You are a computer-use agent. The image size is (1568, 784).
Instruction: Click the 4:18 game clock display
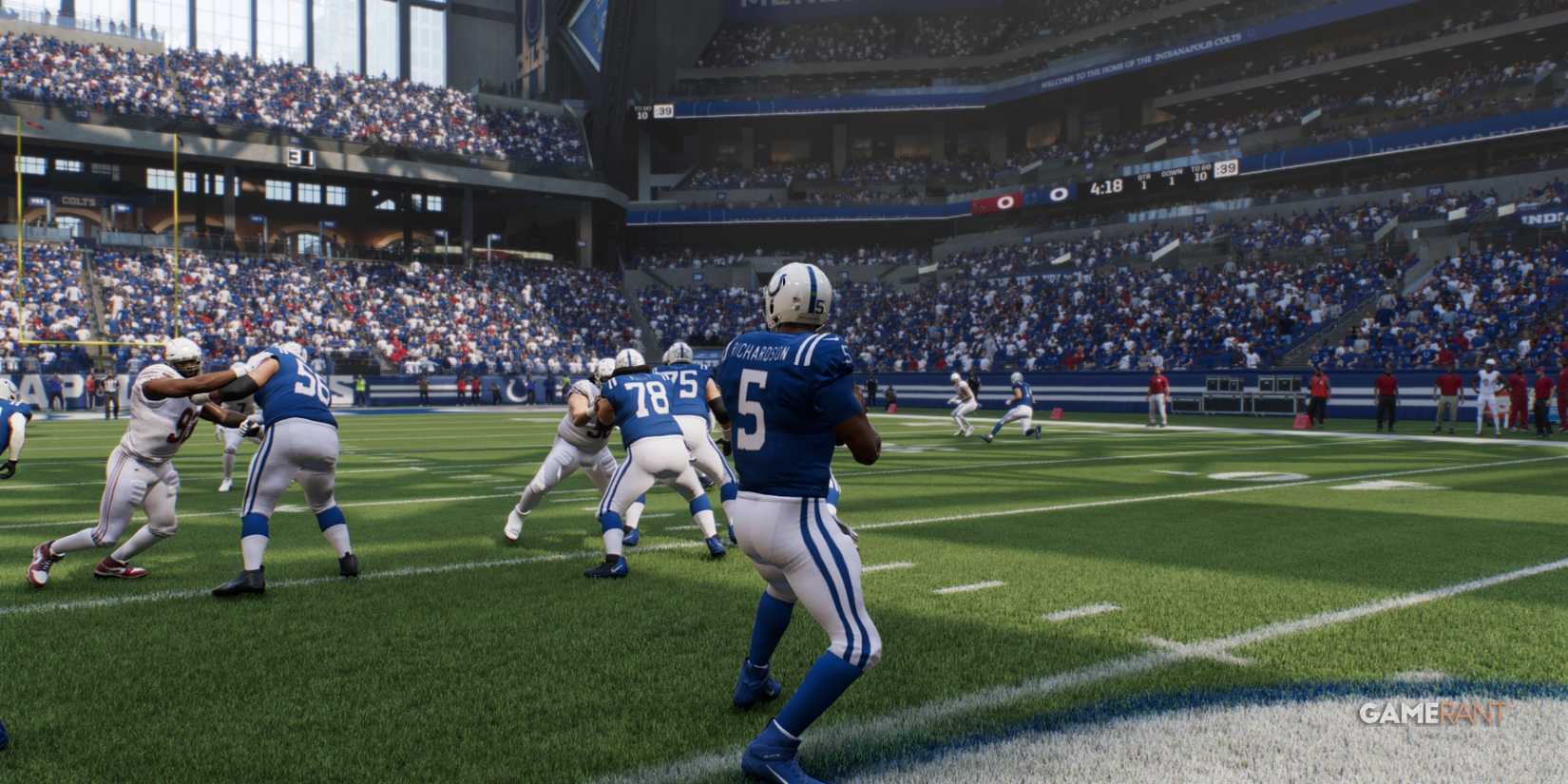1106,189
